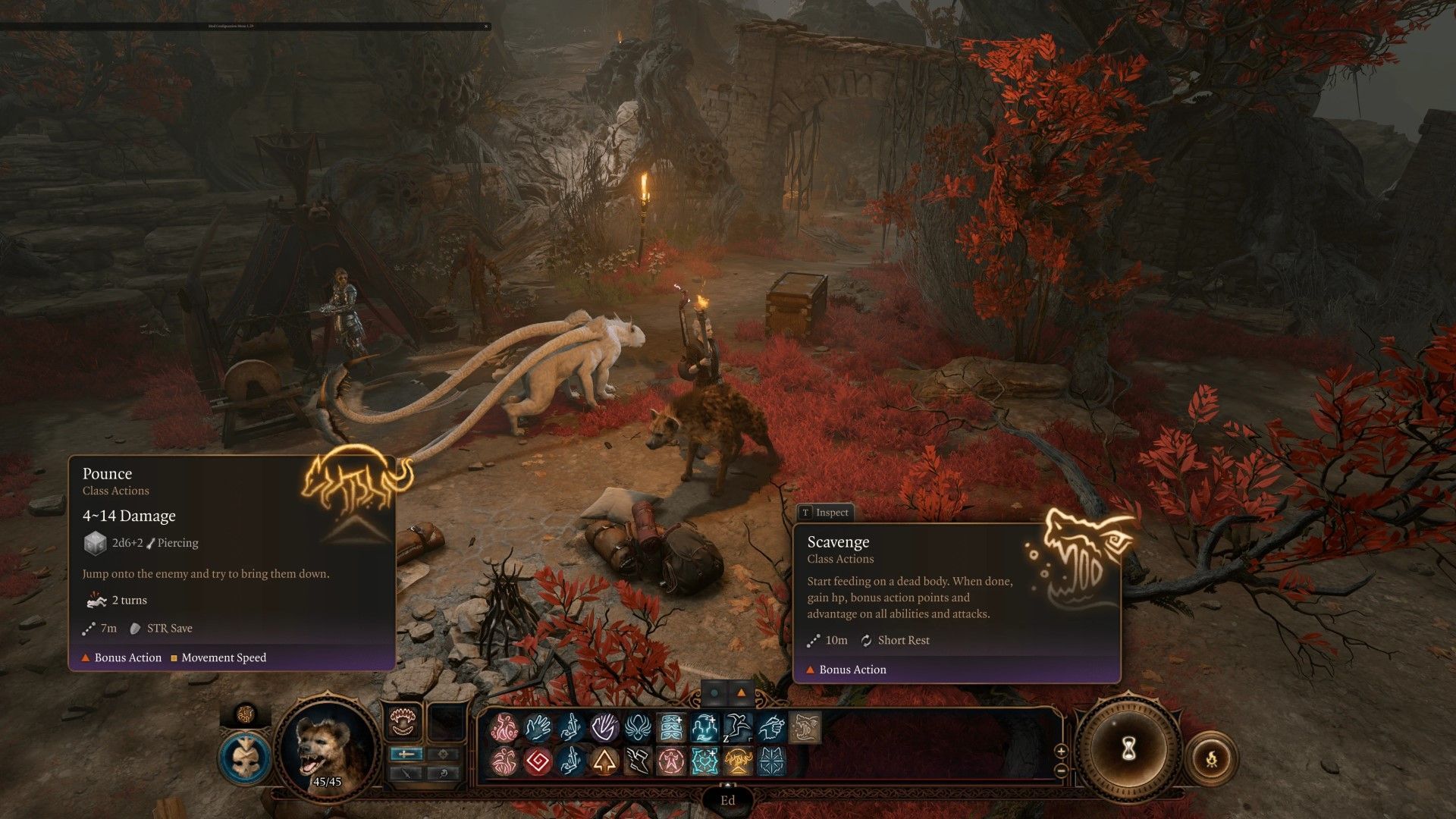Viewport: 1456px width, 819px height.
Task: End turn with the hourglass button
Action: [x=1128, y=749]
